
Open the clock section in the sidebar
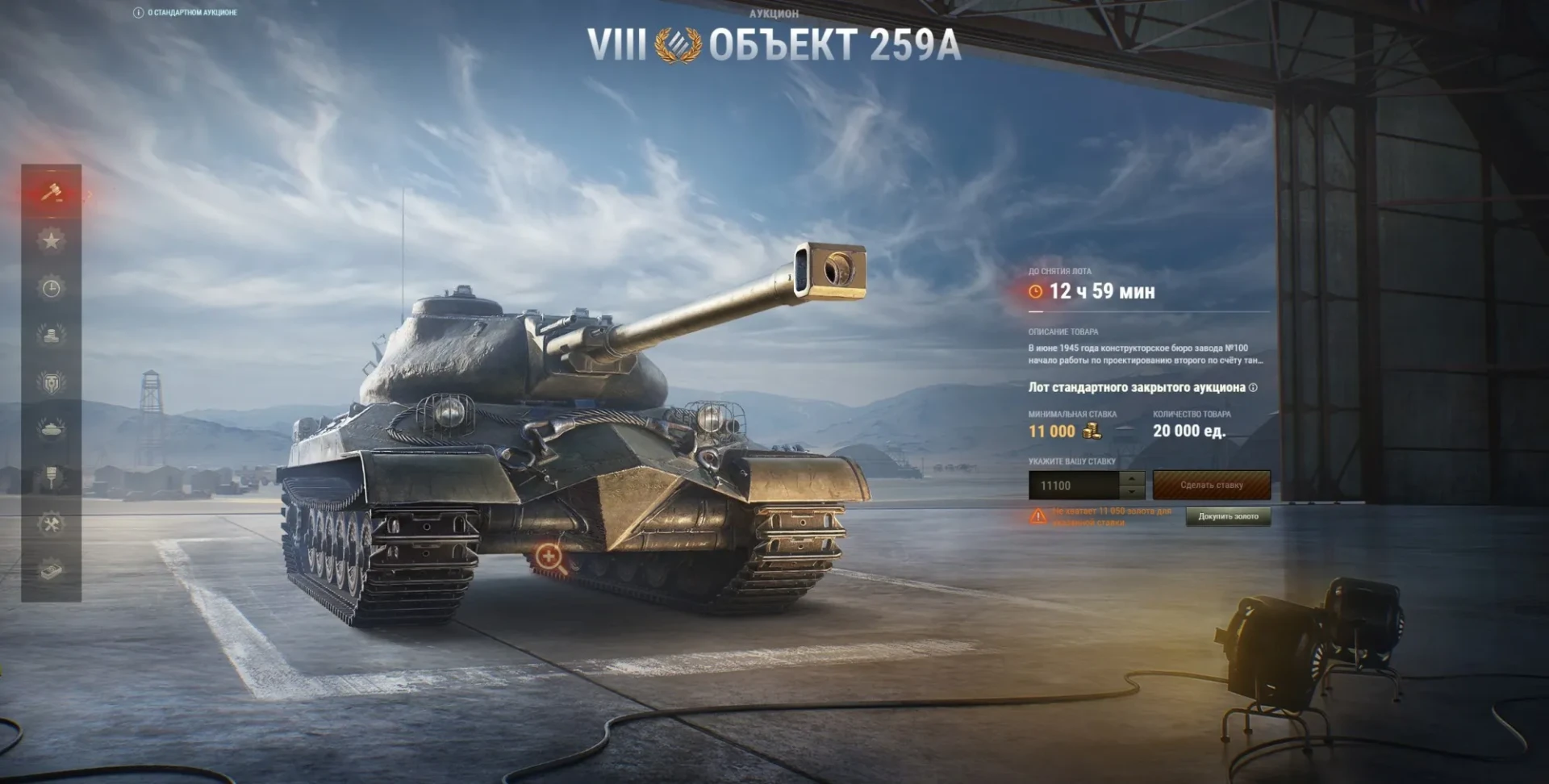(52, 288)
